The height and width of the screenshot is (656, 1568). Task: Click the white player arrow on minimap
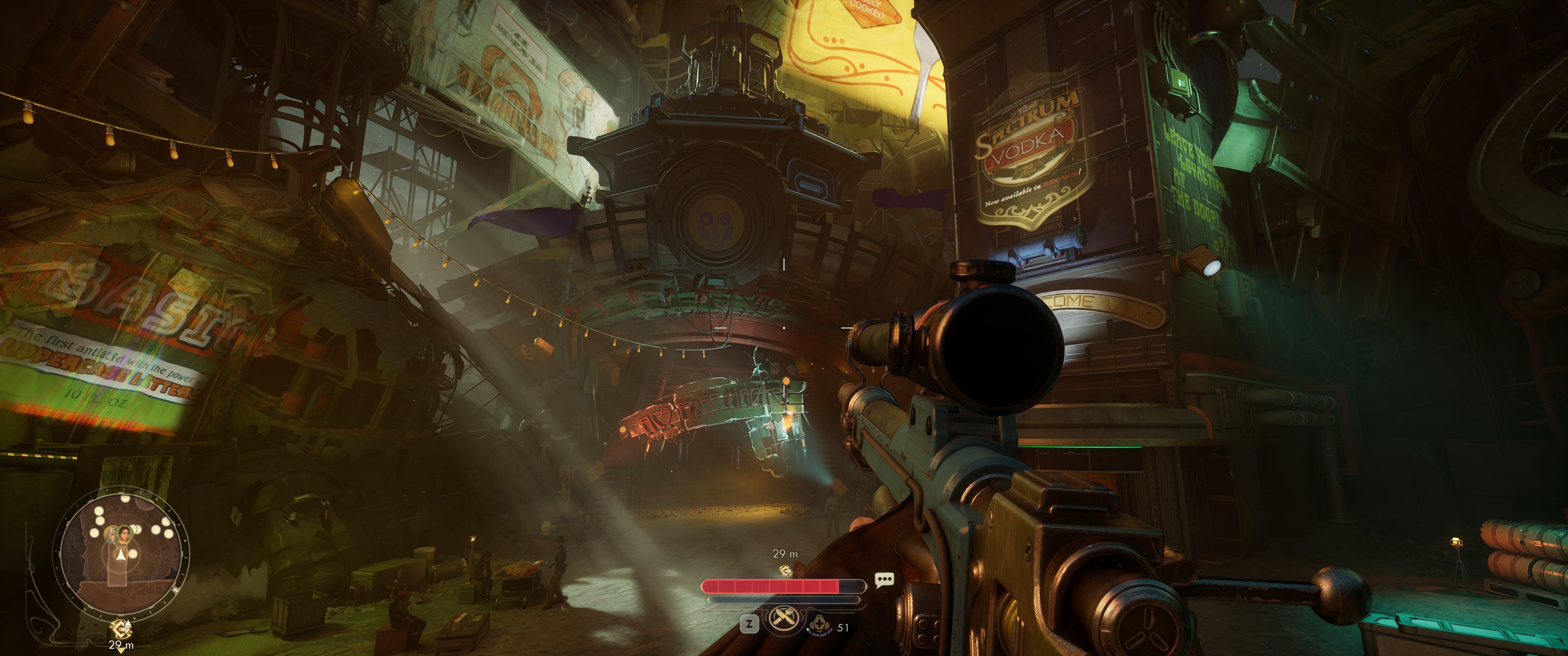(x=121, y=555)
